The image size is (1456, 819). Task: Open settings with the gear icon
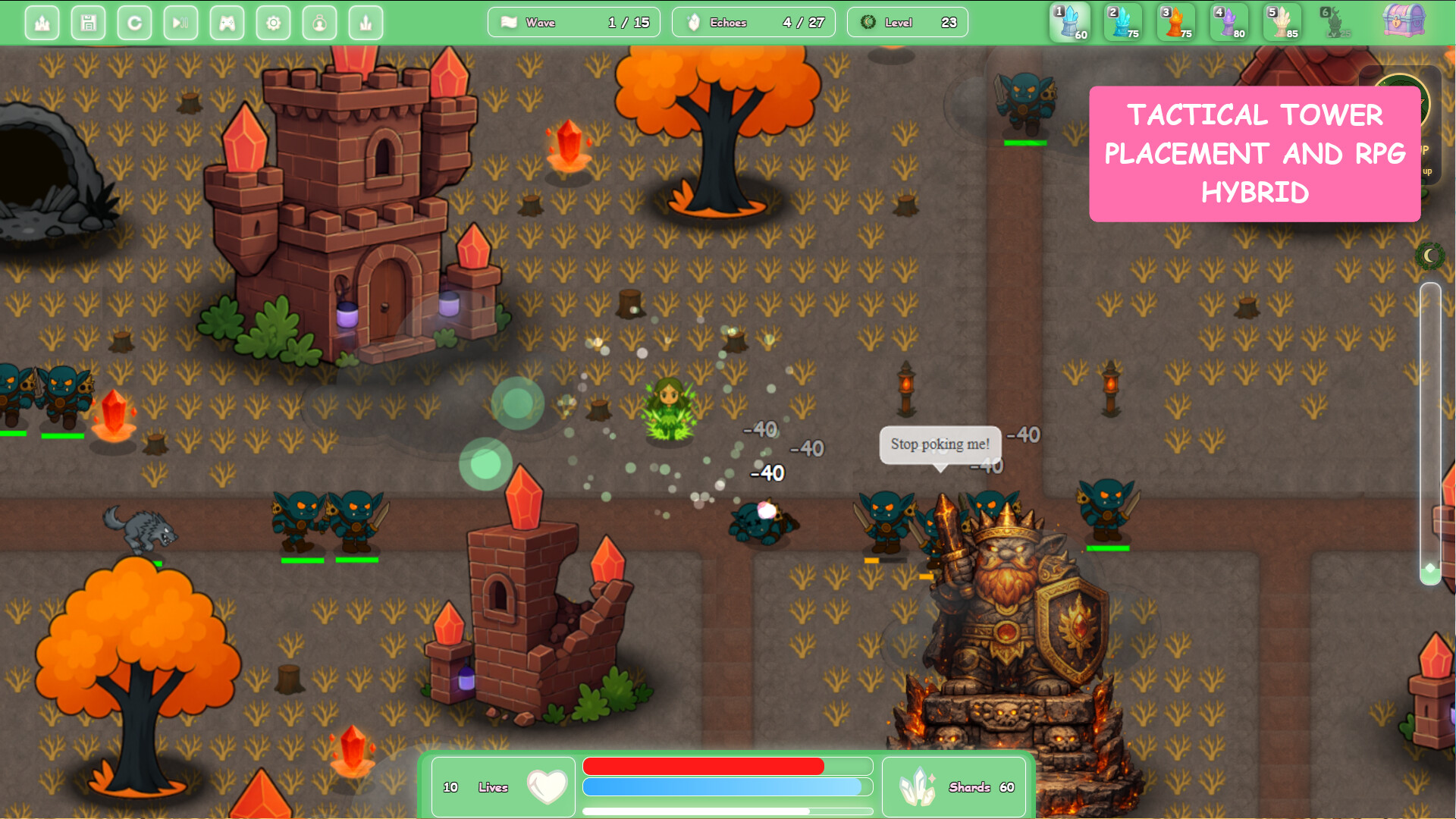point(273,23)
